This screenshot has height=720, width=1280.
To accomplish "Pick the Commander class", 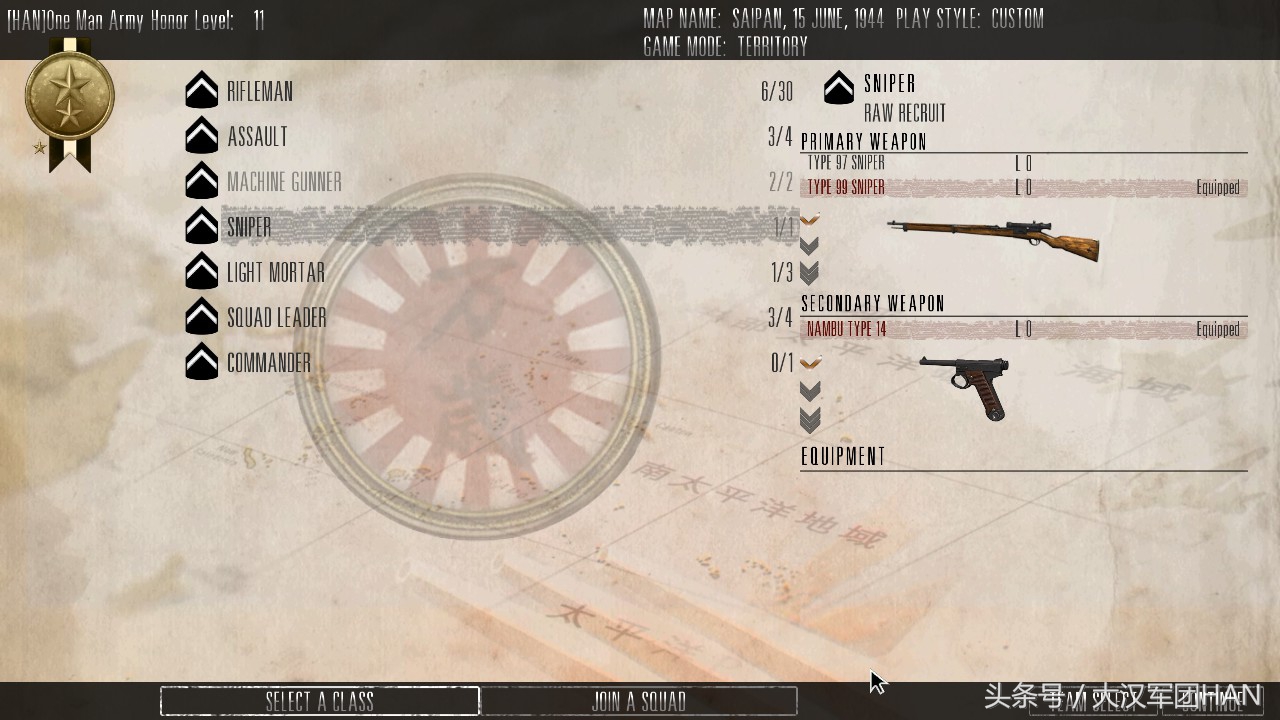I will click(x=268, y=363).
